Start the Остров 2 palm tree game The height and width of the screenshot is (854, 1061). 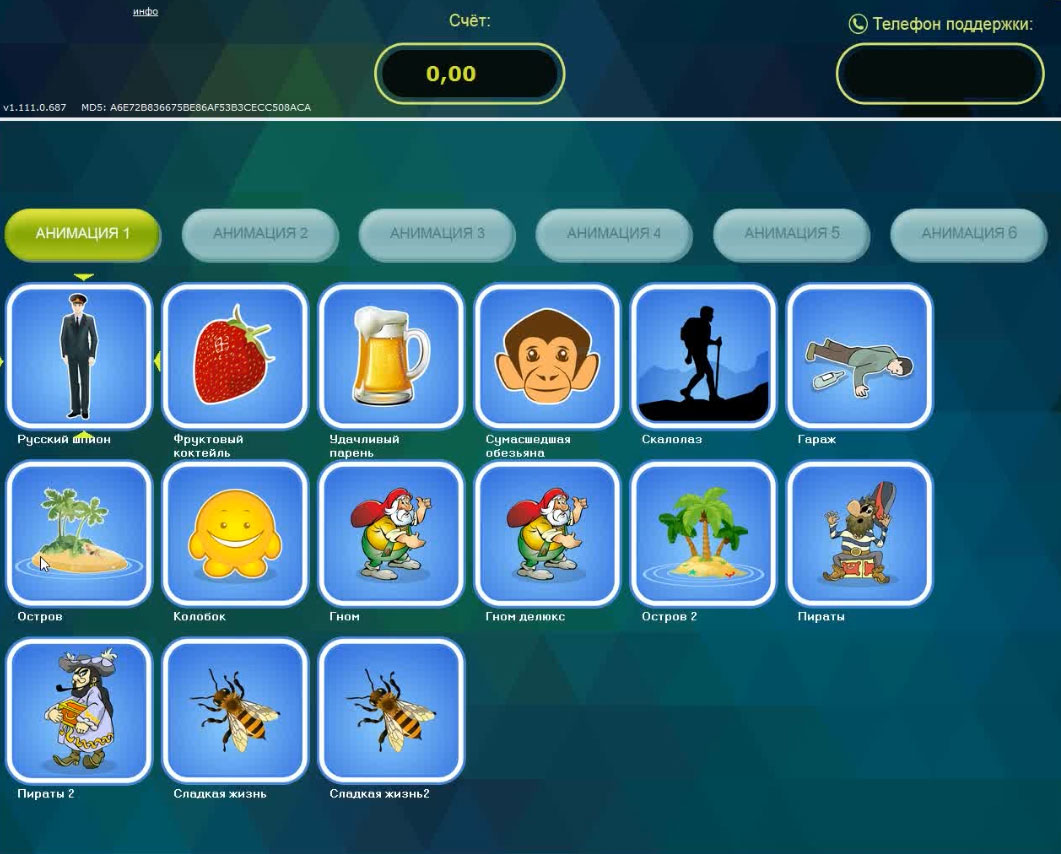click(x=704, y=533)
